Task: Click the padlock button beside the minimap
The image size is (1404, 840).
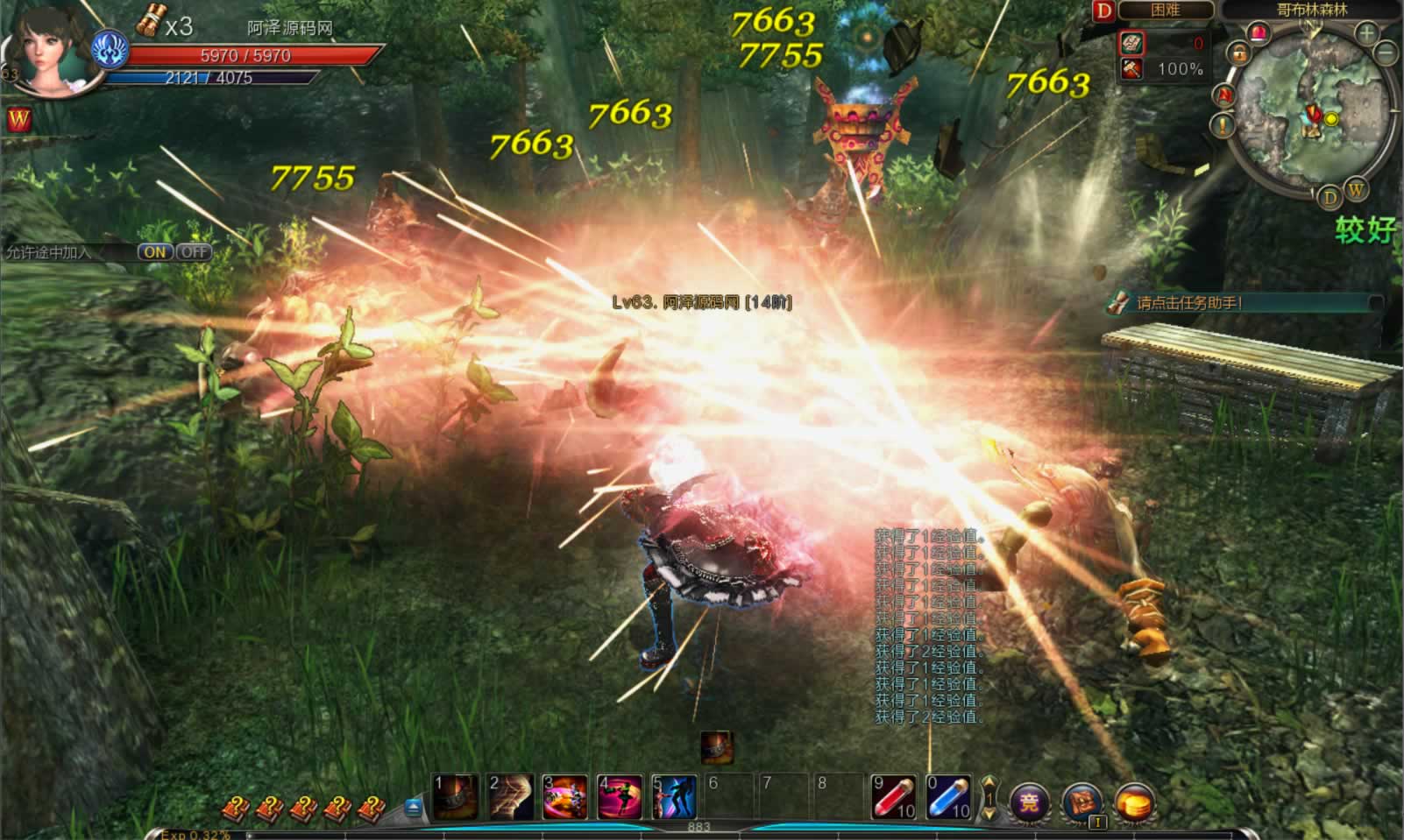Action: coord(1239,54)
